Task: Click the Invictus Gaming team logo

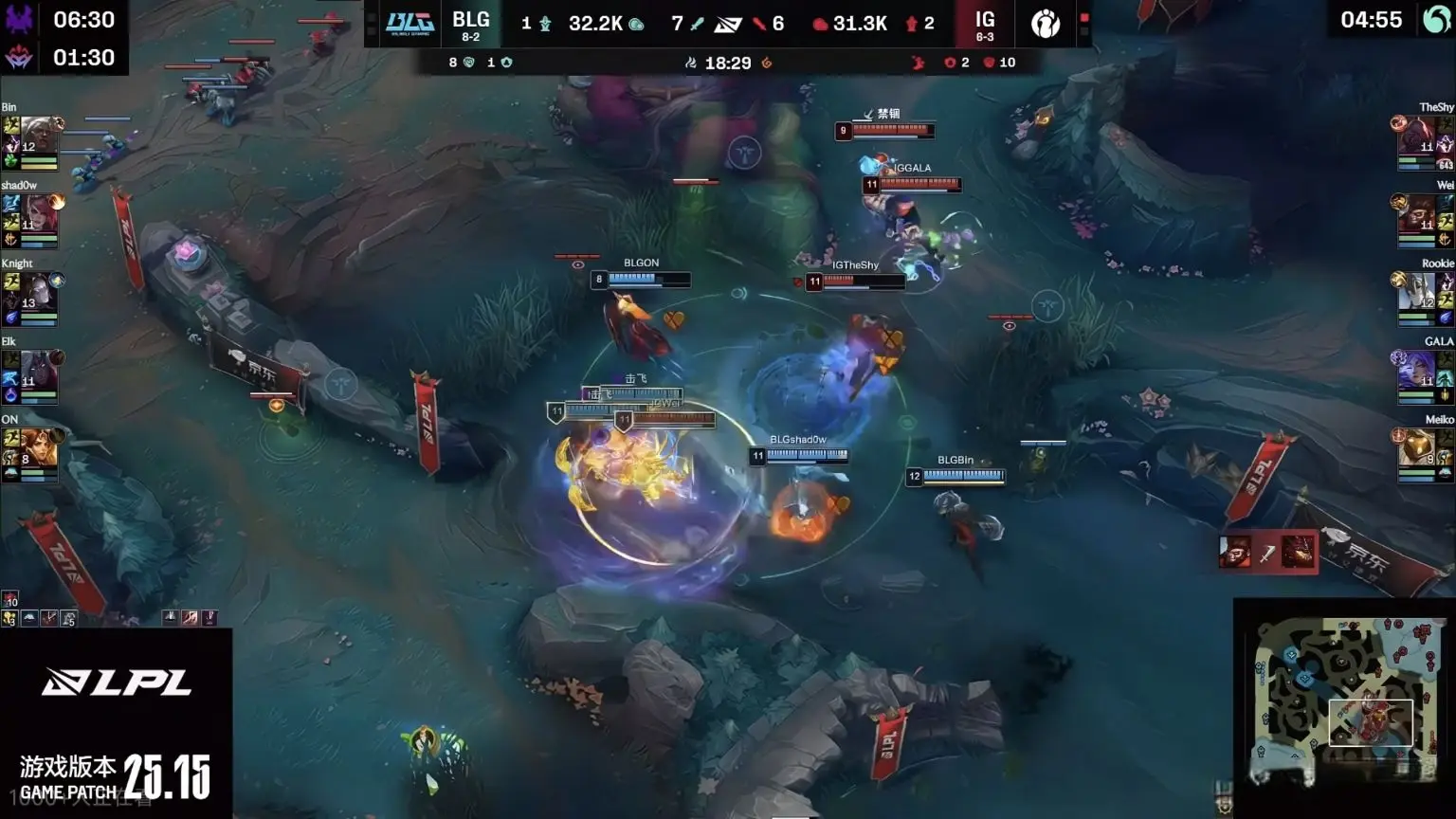Action: (x=1046, y=23)
